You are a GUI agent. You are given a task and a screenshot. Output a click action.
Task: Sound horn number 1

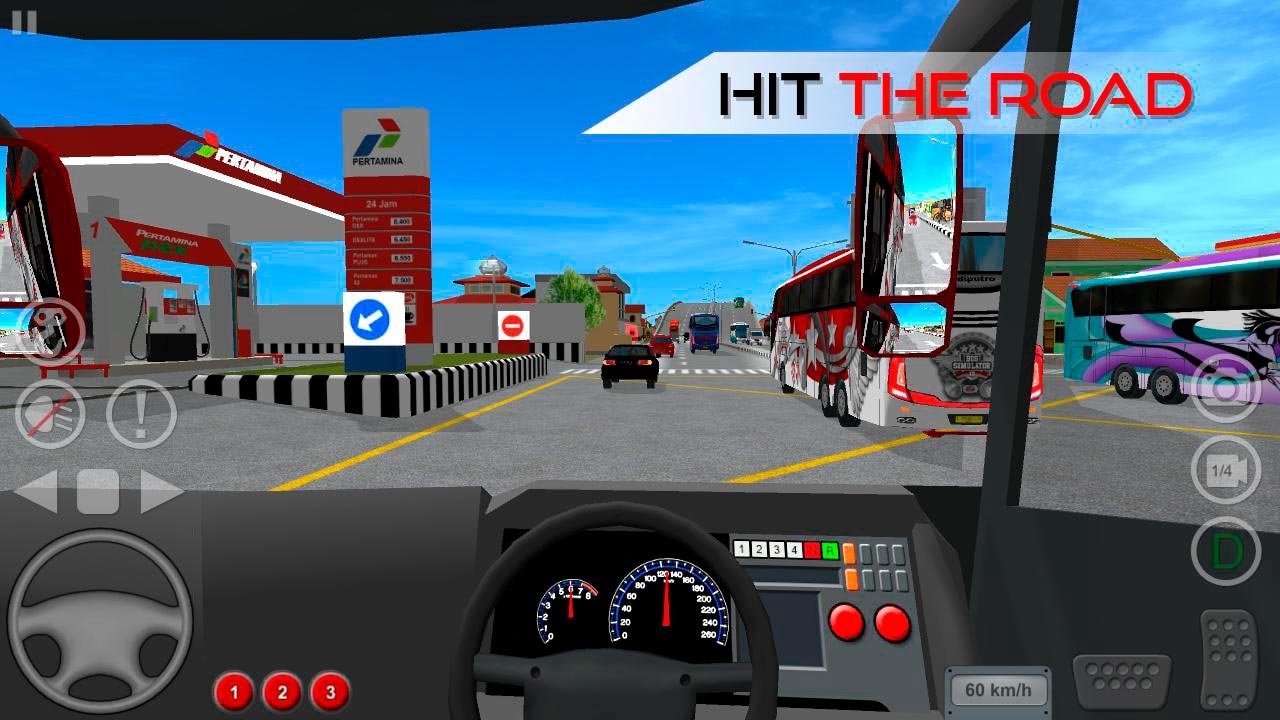point(234,691)
